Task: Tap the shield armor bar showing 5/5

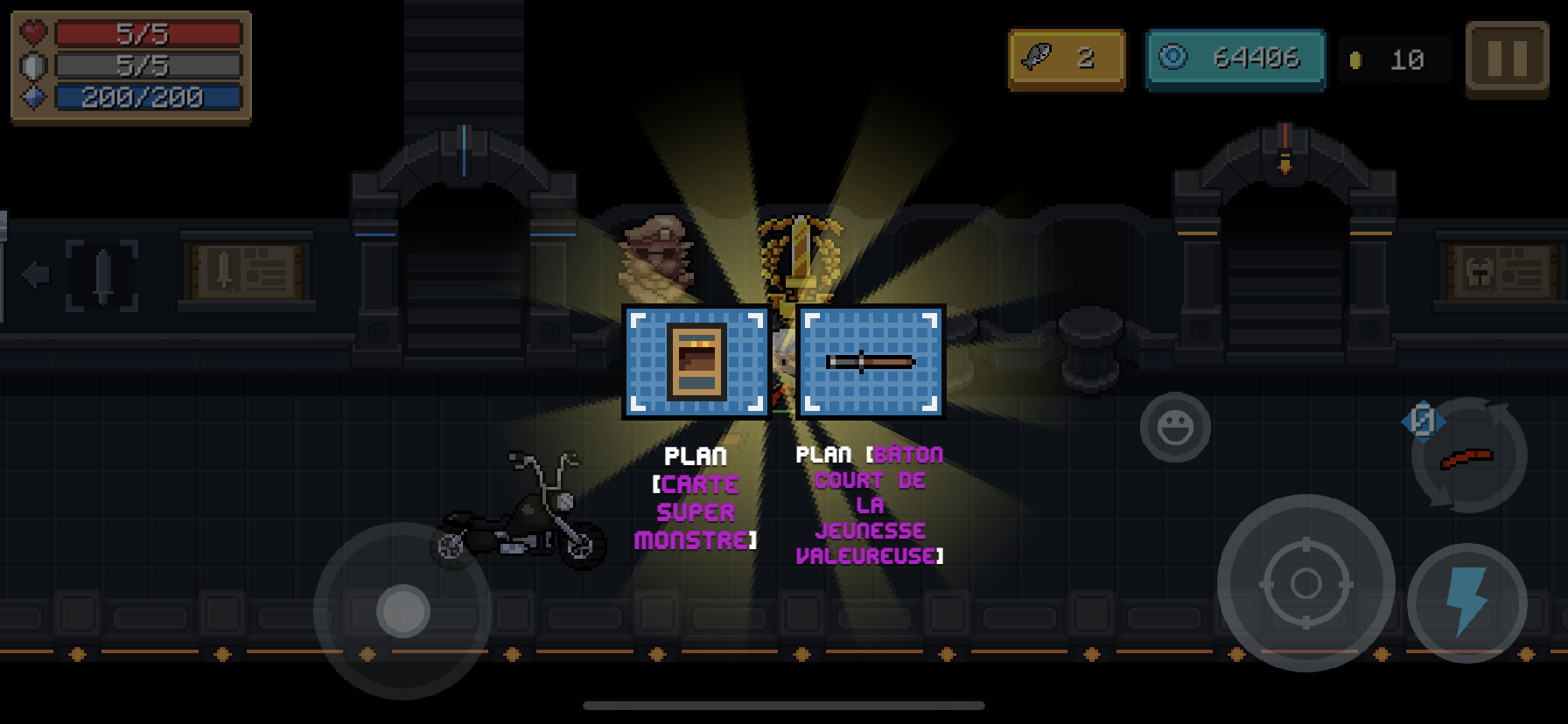Action: tap(149, 63)
